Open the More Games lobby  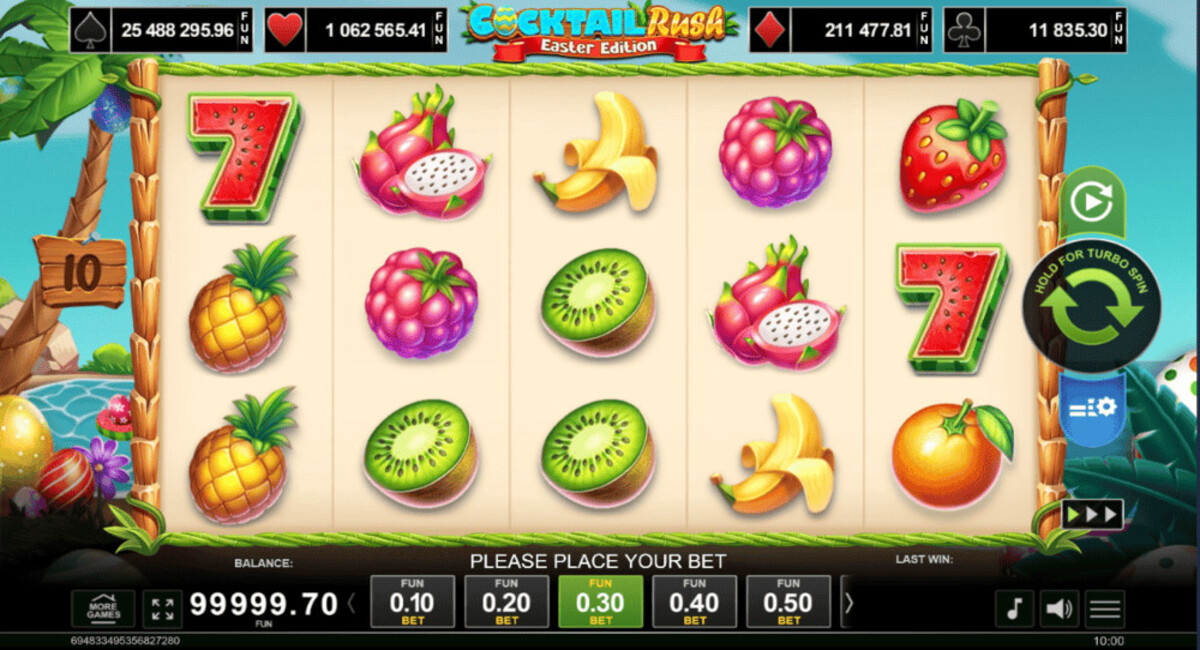(x=103, y=608)
